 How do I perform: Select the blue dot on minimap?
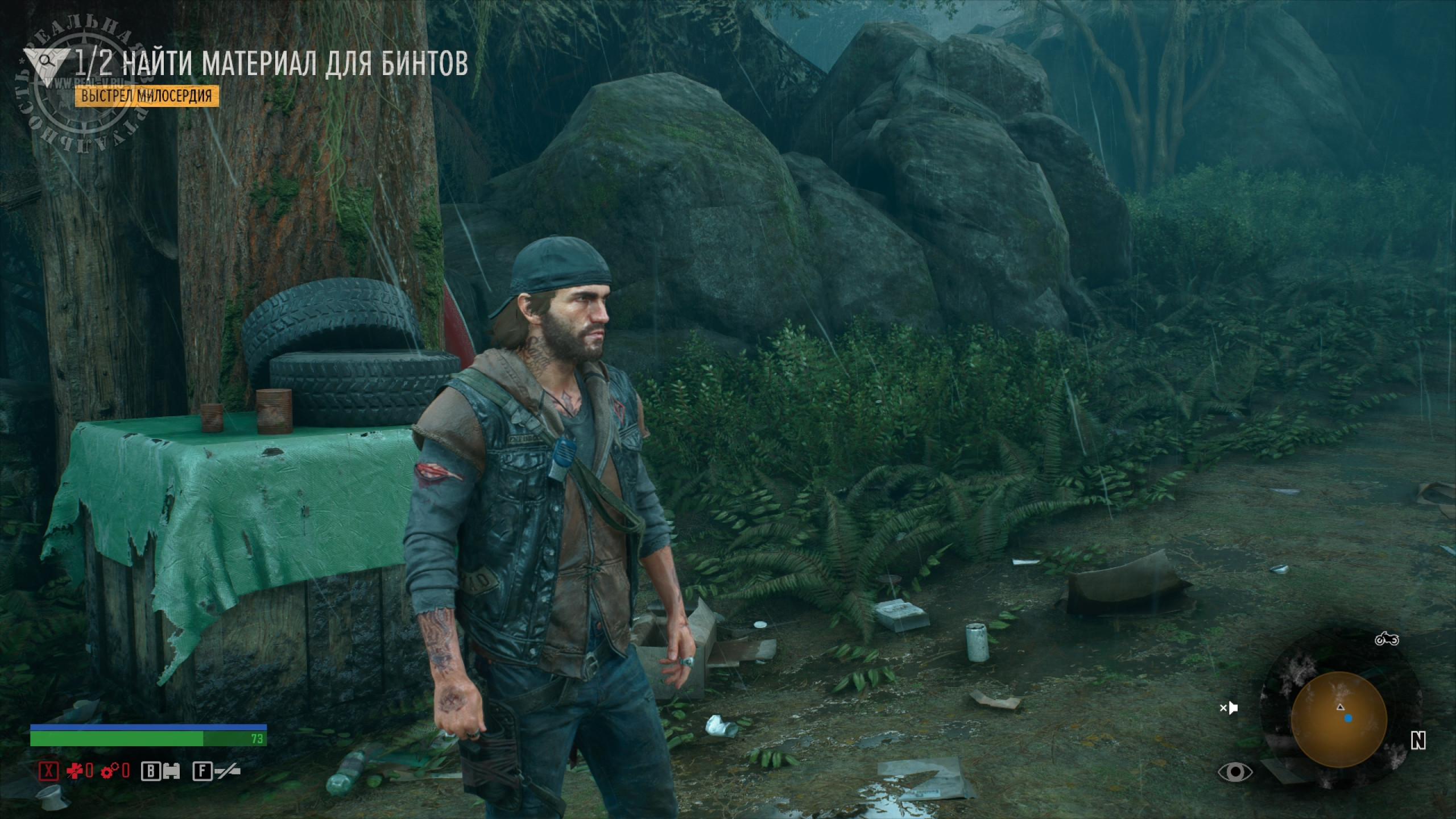(1349, 718)
